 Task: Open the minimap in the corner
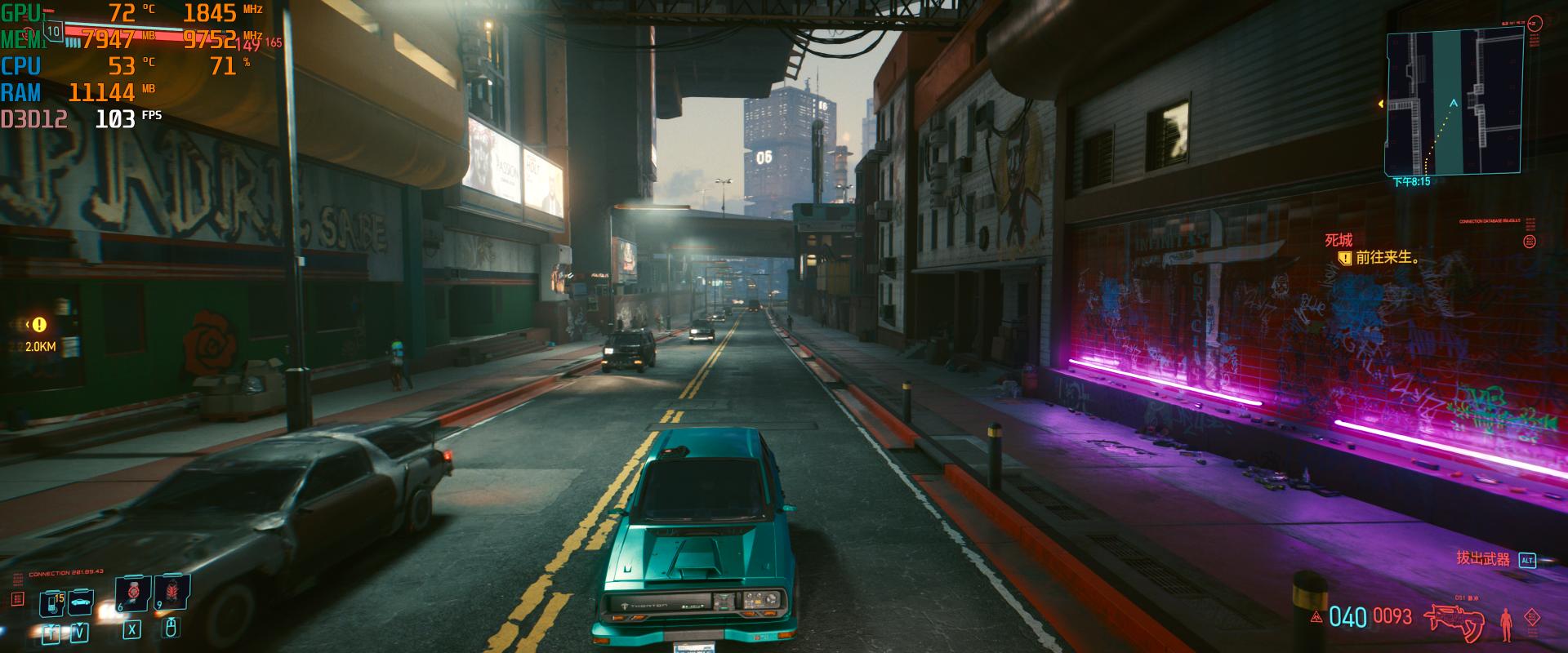pos(1453,103)
